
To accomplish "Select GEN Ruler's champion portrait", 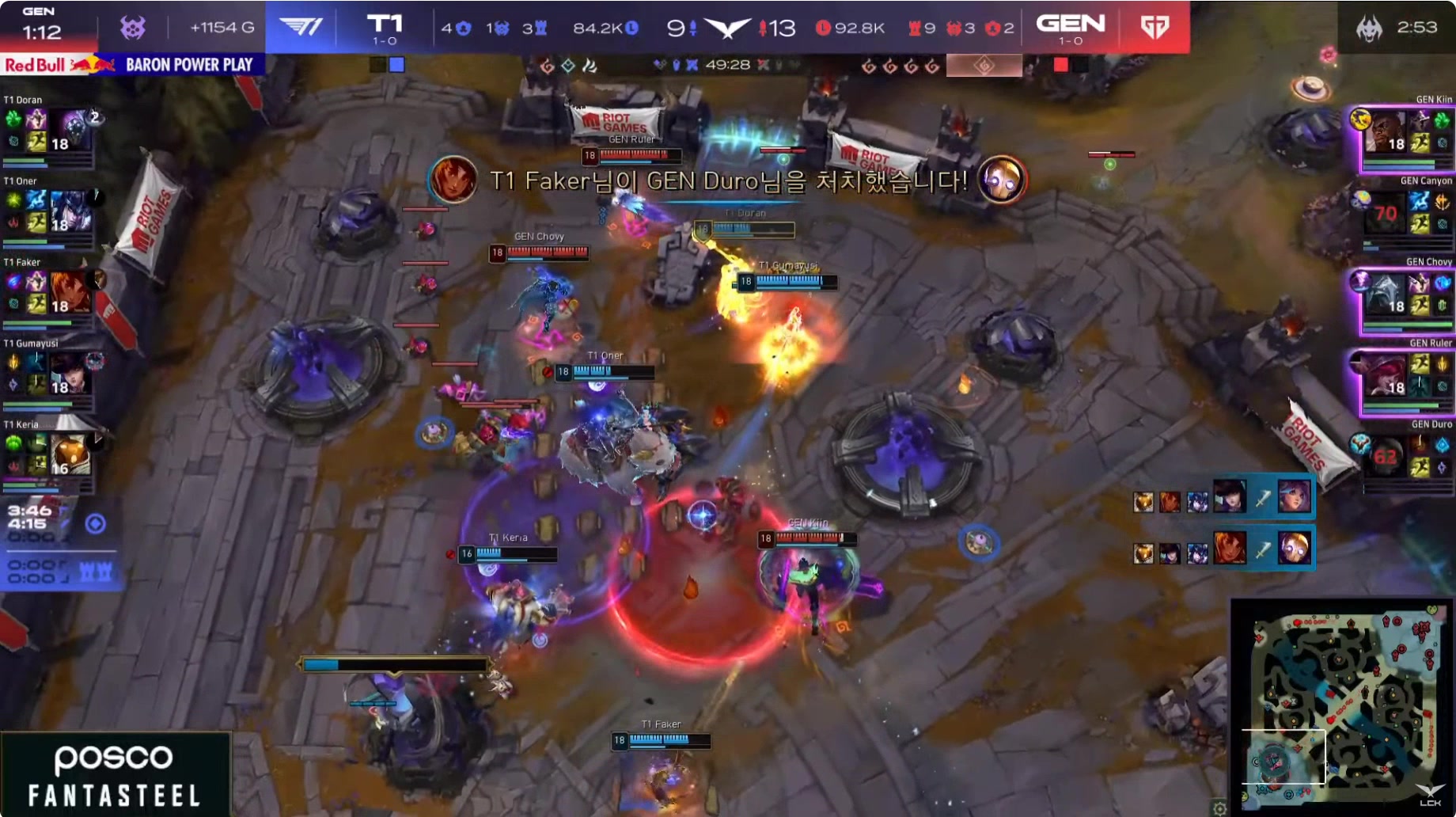I will 1385,375.
